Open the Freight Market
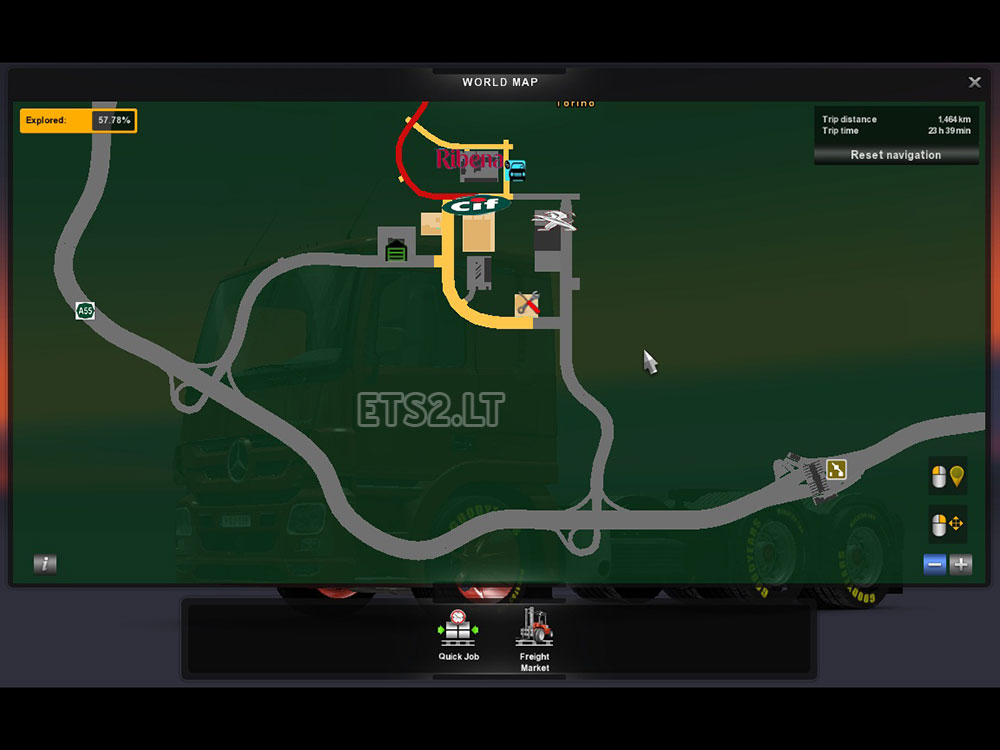The image size is (1000, 750). coord(535,639)
